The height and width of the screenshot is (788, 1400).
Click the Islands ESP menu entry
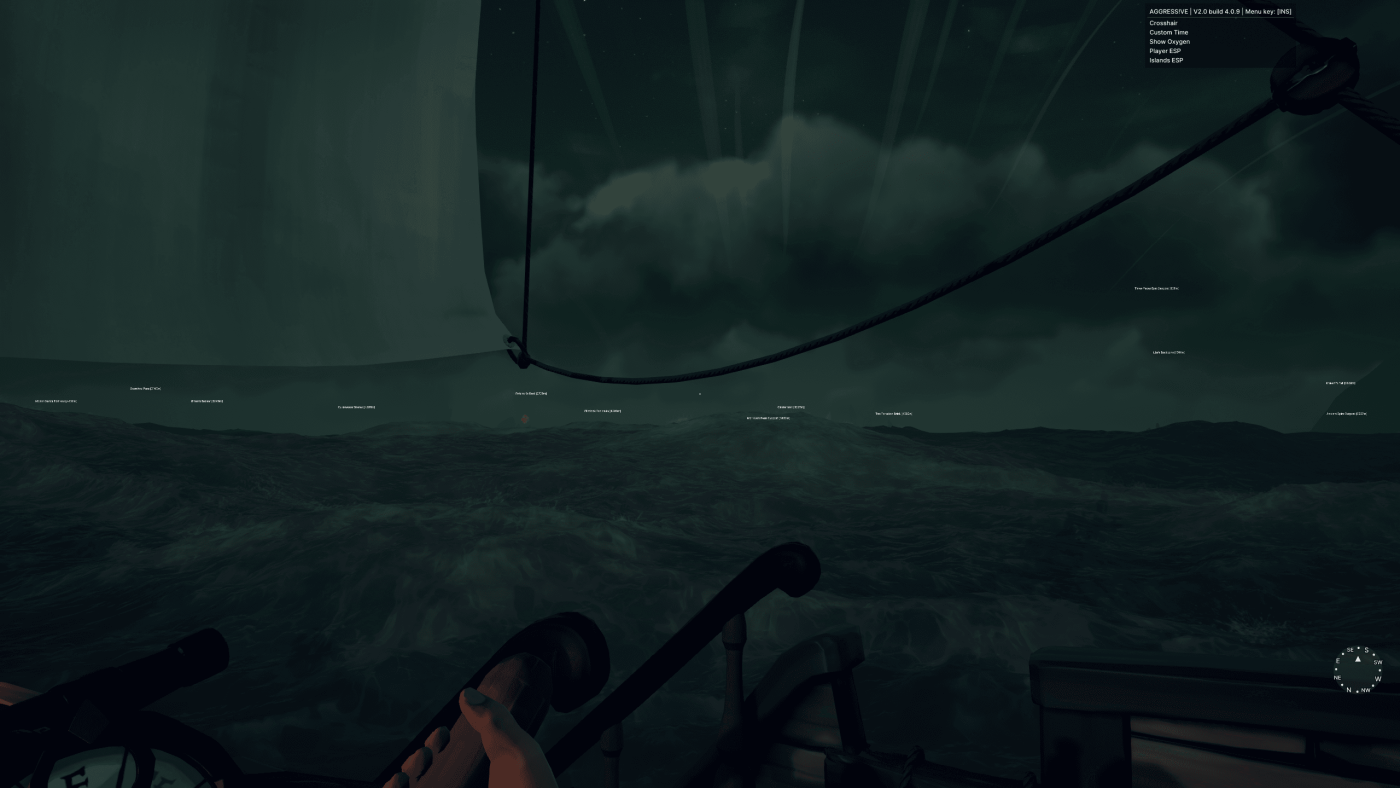coord(1166,60)
